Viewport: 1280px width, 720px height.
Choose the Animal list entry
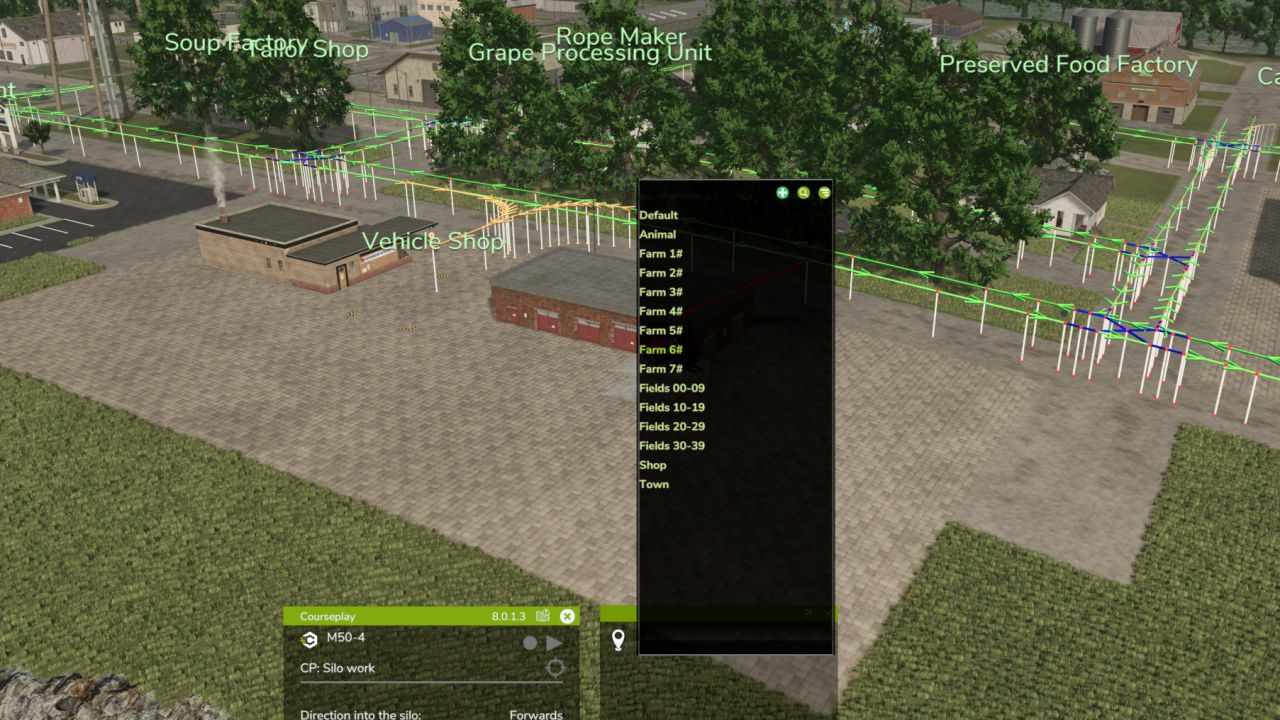tap(658, 235)
